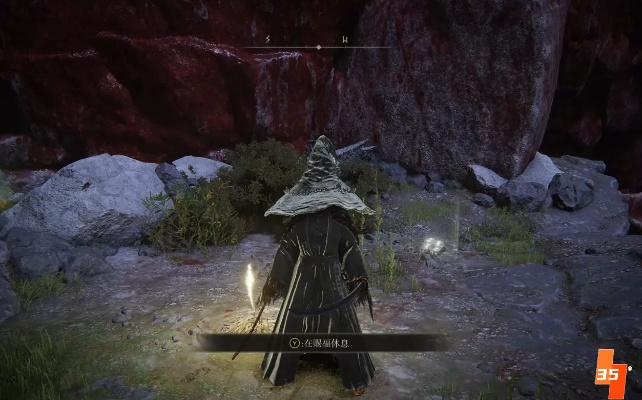
Task: Click the orange 35 watermark logo
Action: [x=612, y=374]
